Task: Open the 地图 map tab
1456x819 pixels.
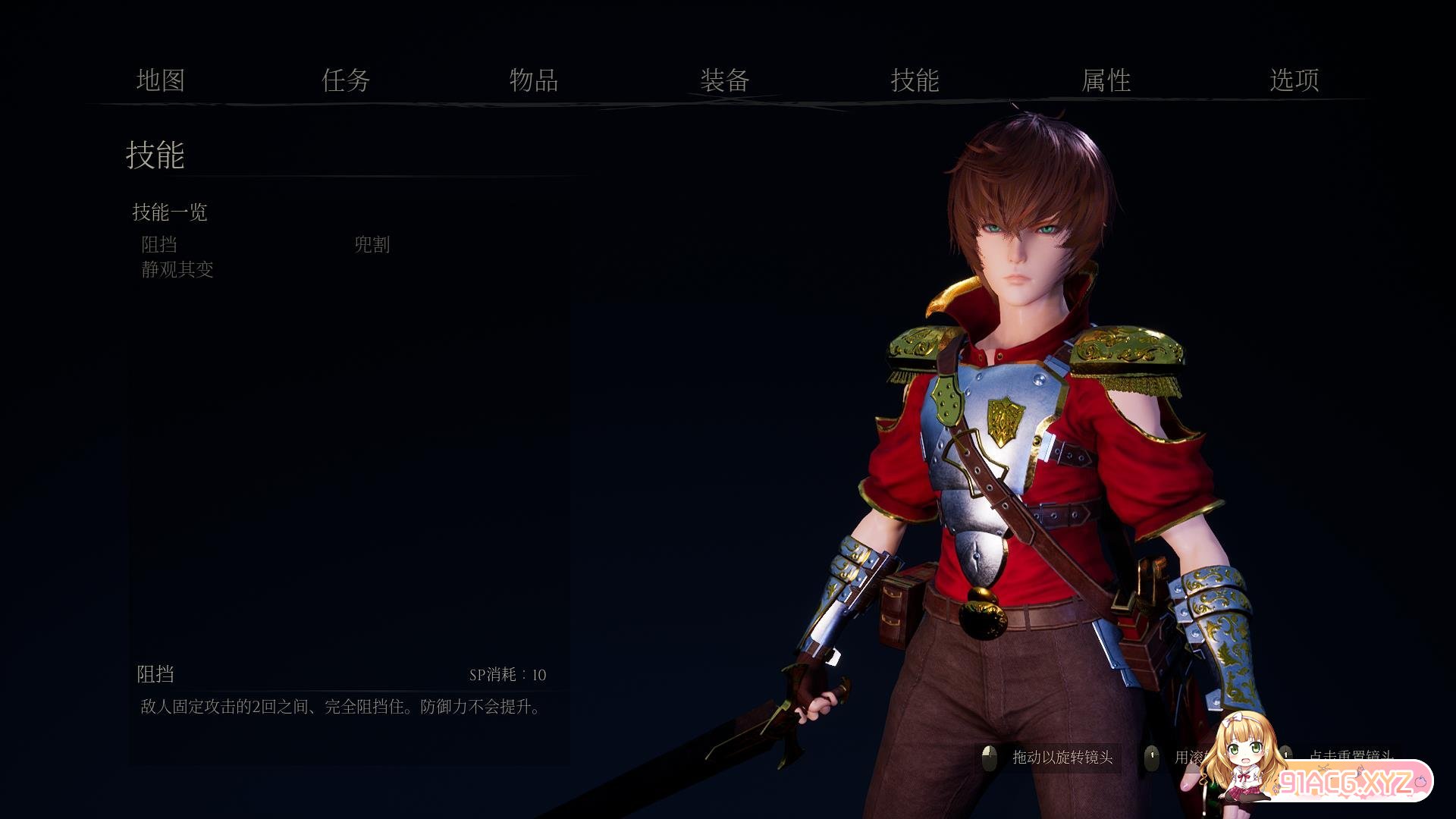Action: (161, 80)
